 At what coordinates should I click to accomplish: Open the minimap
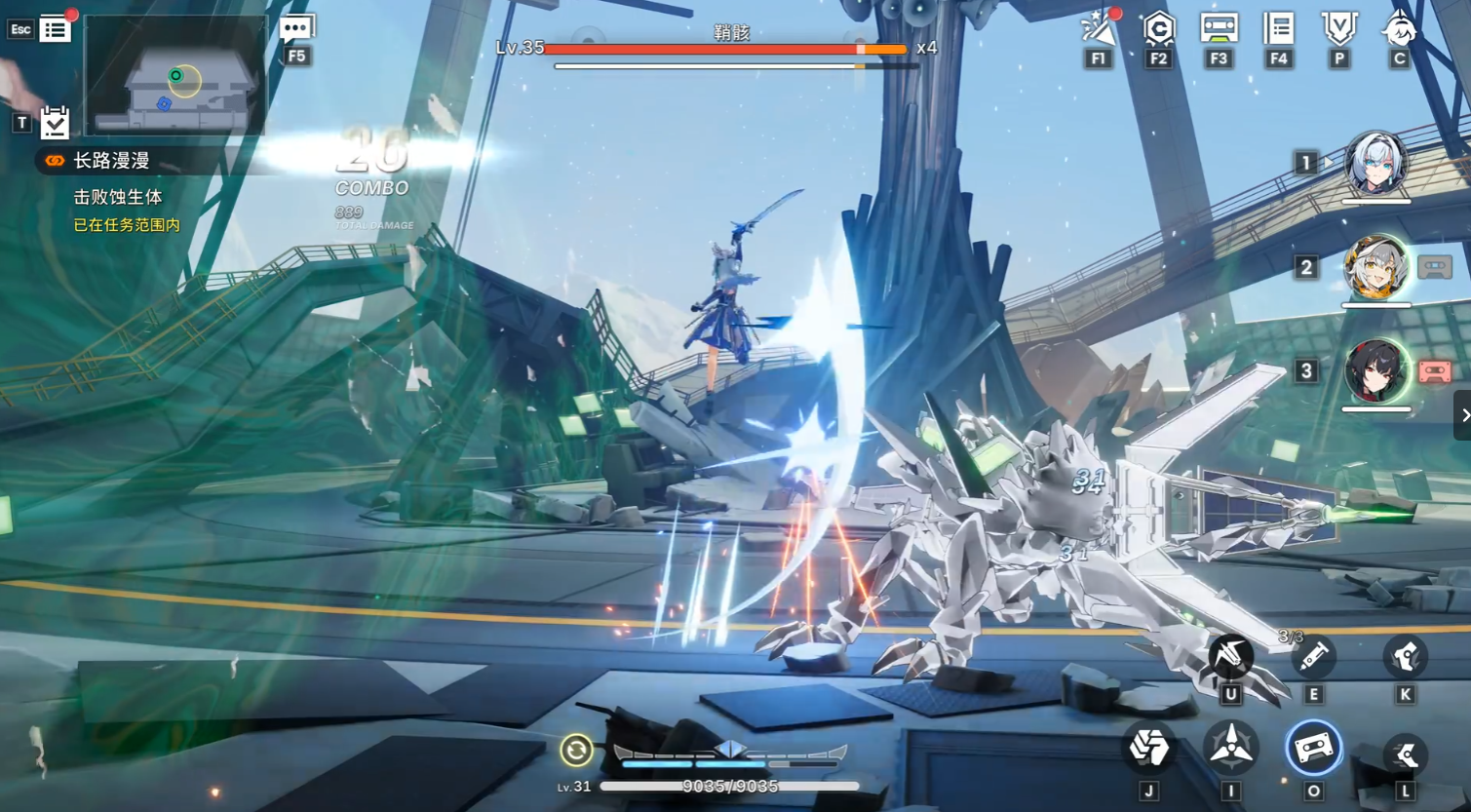(x=175, y=75)
